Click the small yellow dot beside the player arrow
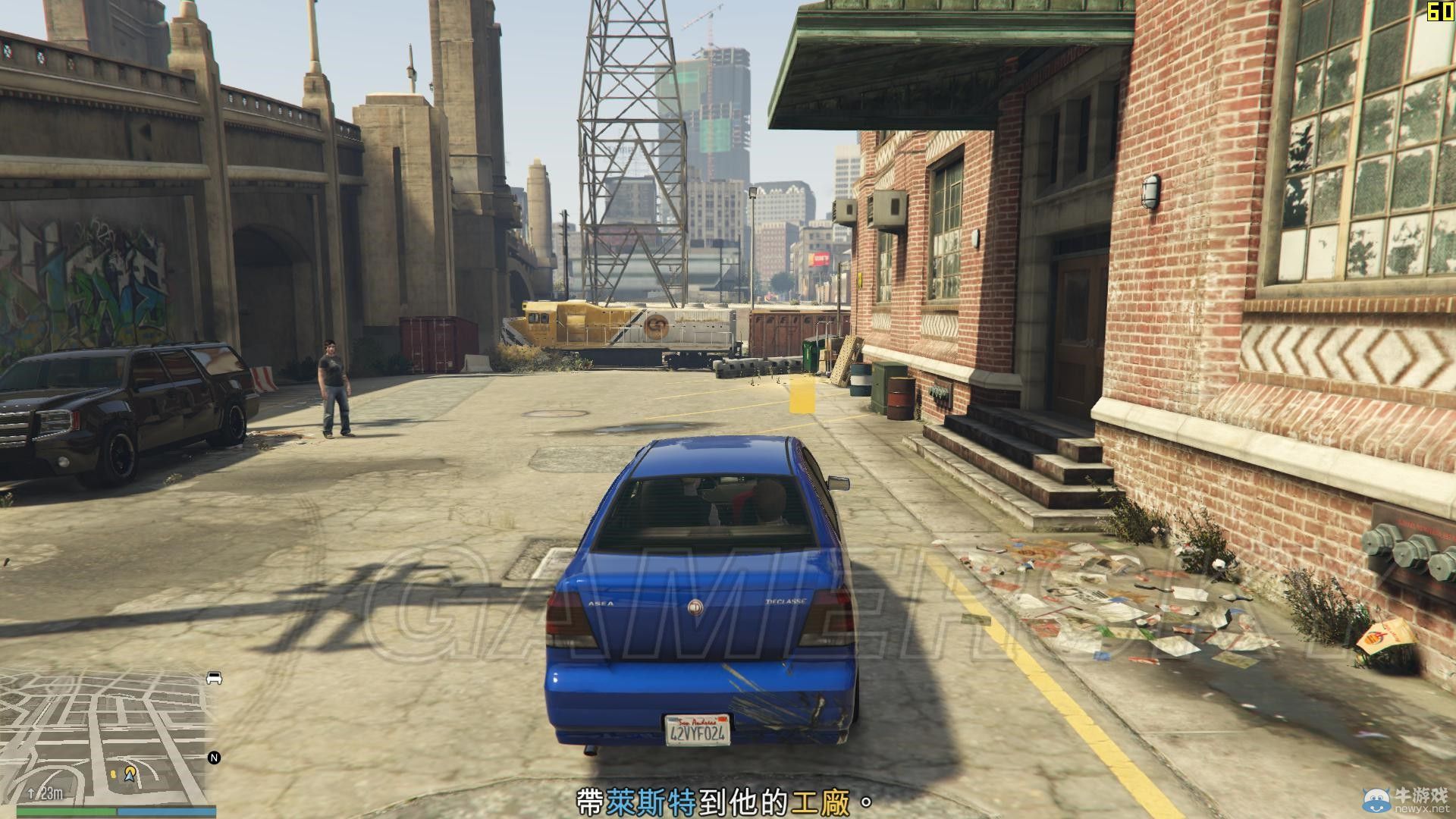The height and width of the screenshot is (819, 1456). (114, 775)
